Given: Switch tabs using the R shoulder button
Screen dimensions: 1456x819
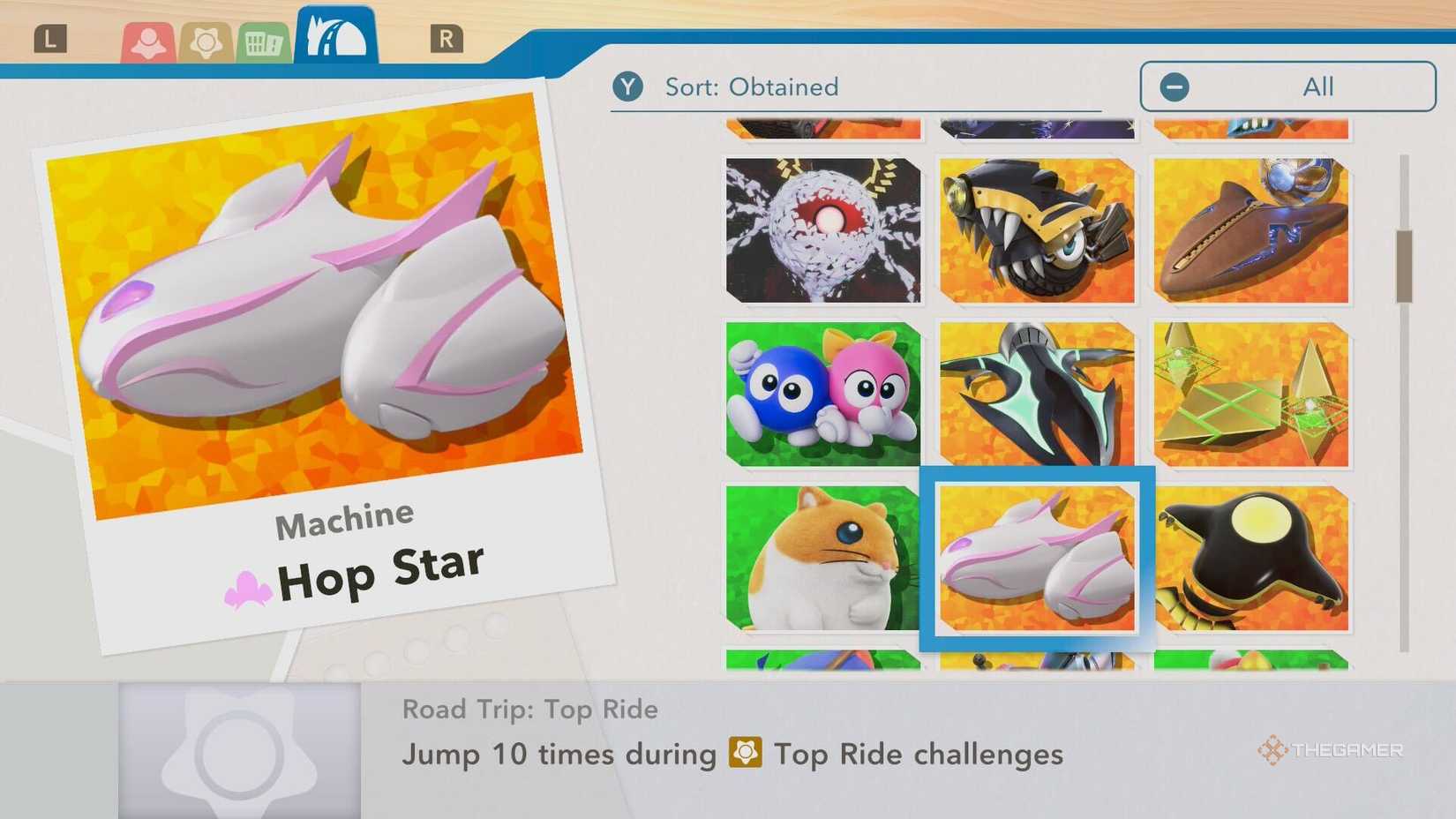Looking at the screenshot, I should pos(448,37).
